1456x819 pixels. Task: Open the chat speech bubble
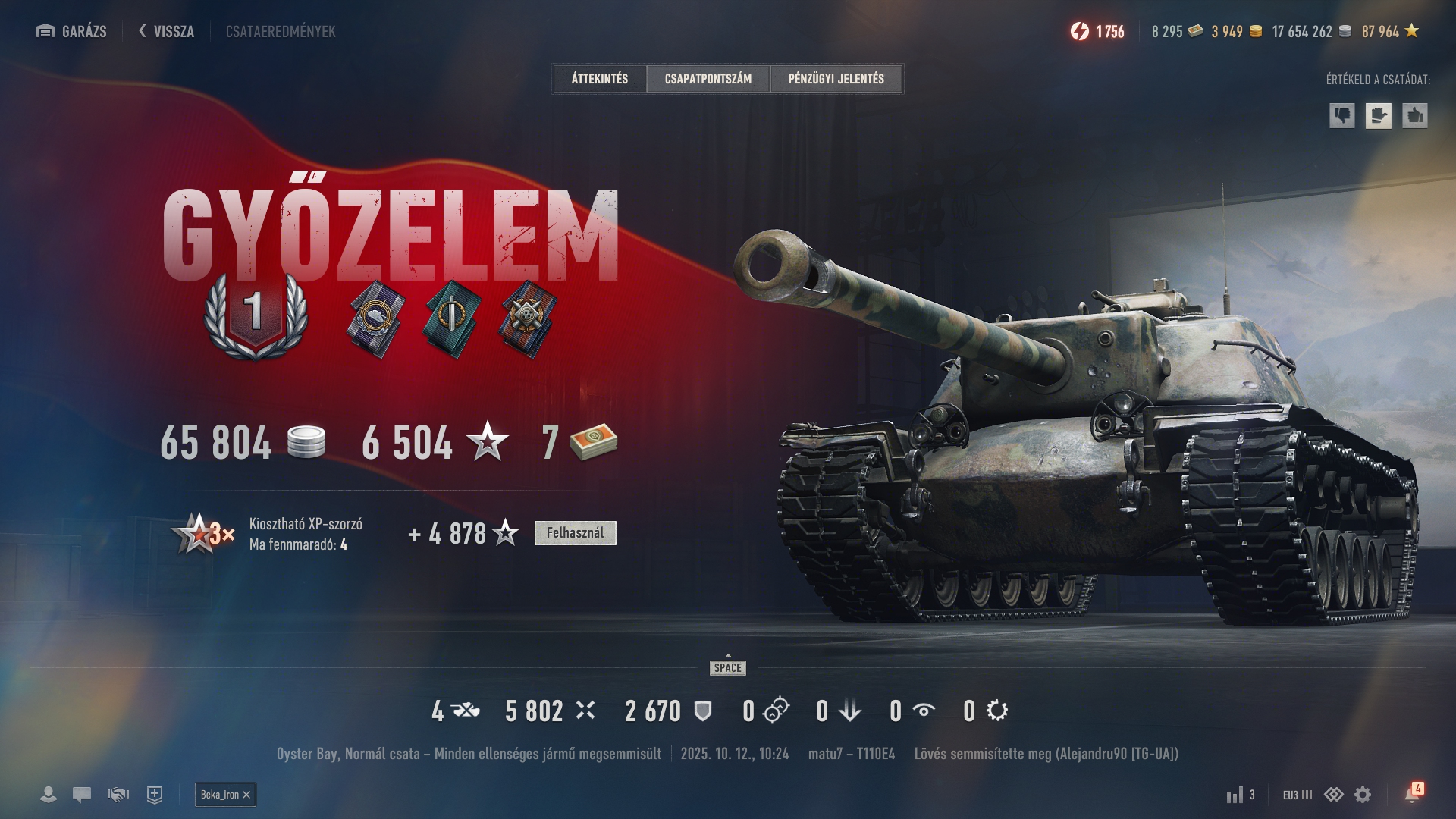(82, 795)
